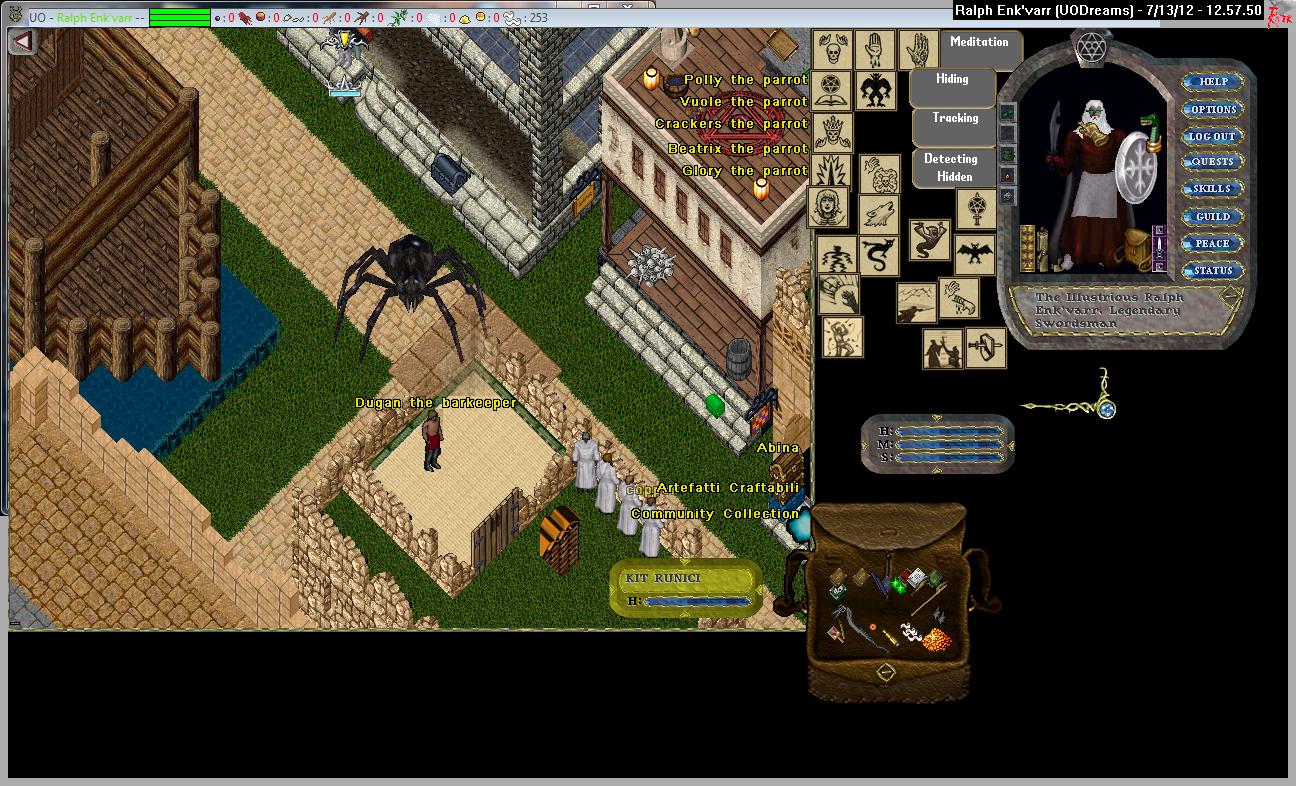The height and width of the screenshot is (786, 1296).
Task: Open the backpack on the paperdoll
Action: (x=1137, y=245)
